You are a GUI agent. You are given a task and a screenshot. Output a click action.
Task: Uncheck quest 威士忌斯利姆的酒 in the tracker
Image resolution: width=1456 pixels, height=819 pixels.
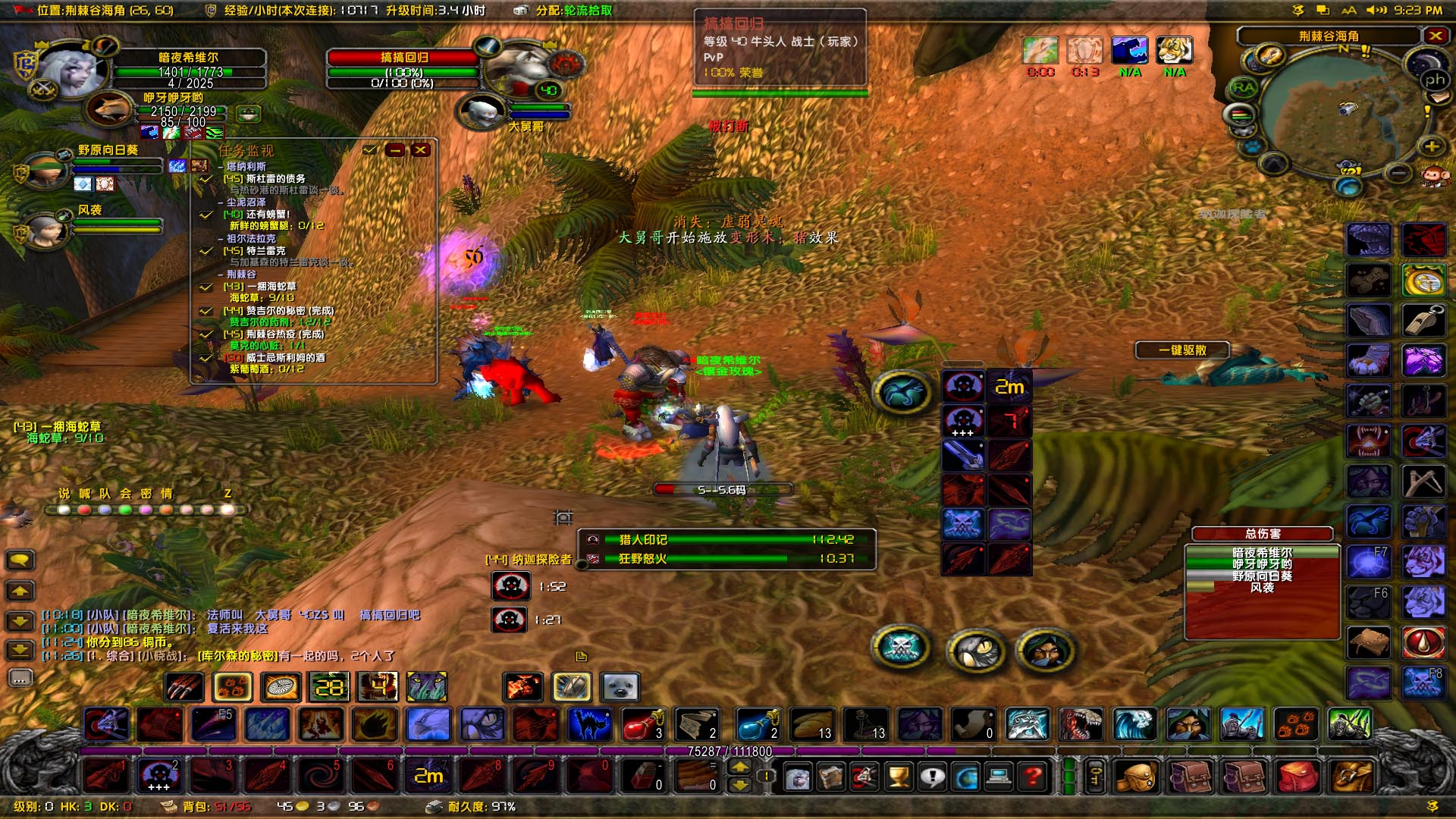(205, 358)
